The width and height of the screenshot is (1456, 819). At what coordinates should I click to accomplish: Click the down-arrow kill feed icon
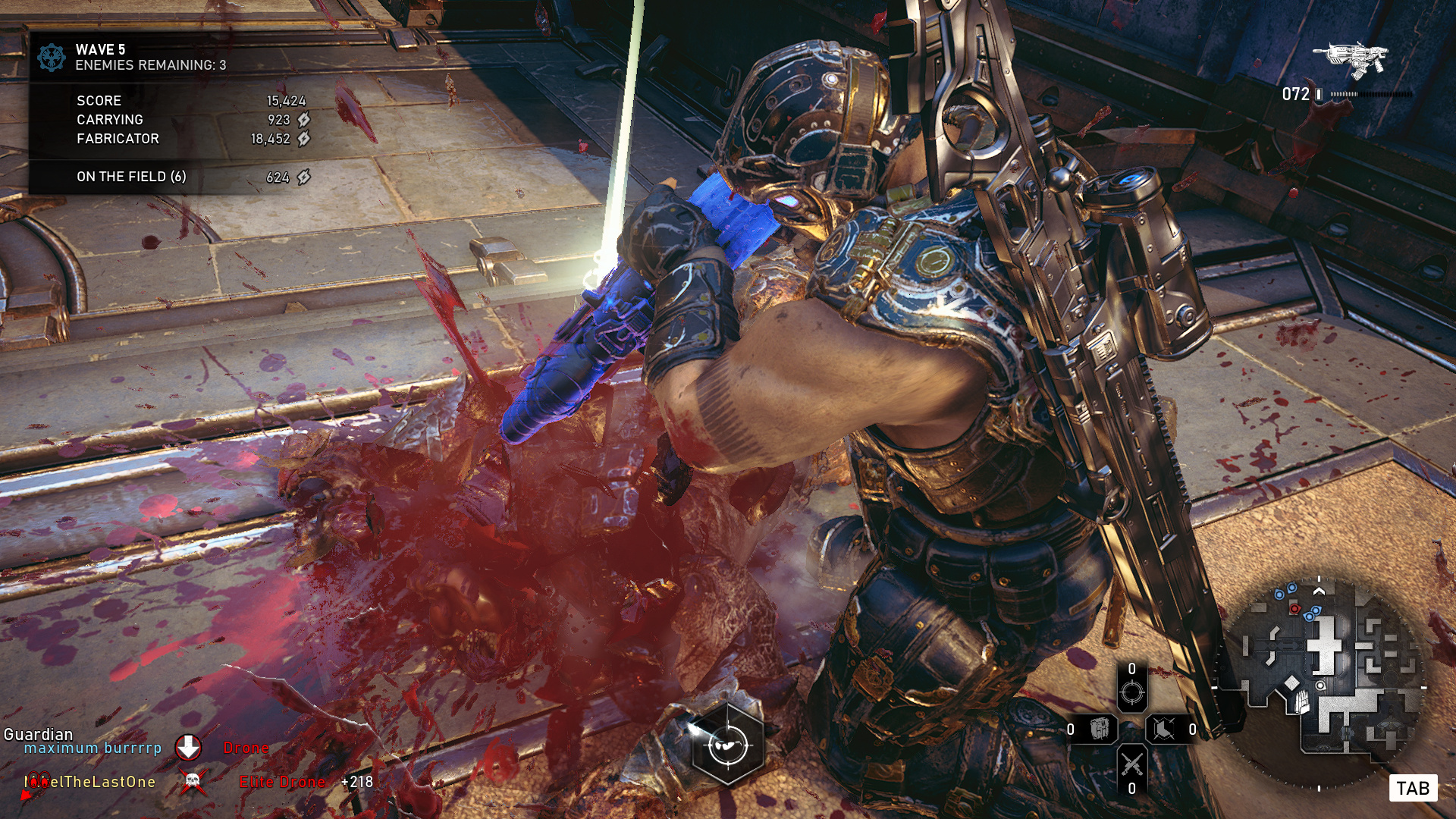coord(188,748)
